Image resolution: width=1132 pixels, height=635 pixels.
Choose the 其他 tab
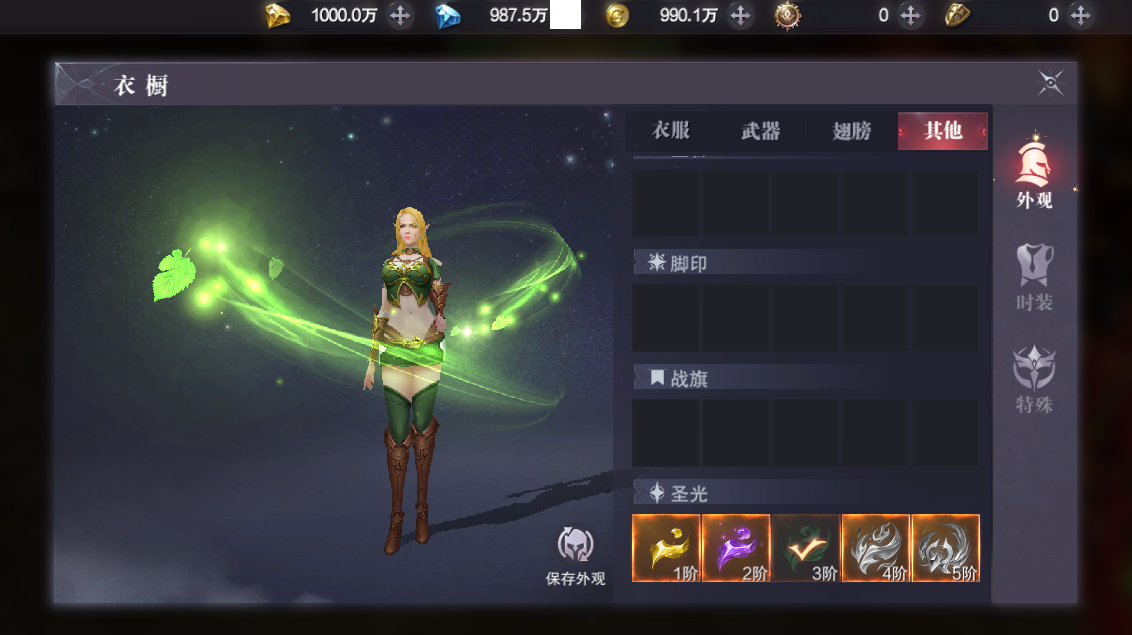coord(942,131)
